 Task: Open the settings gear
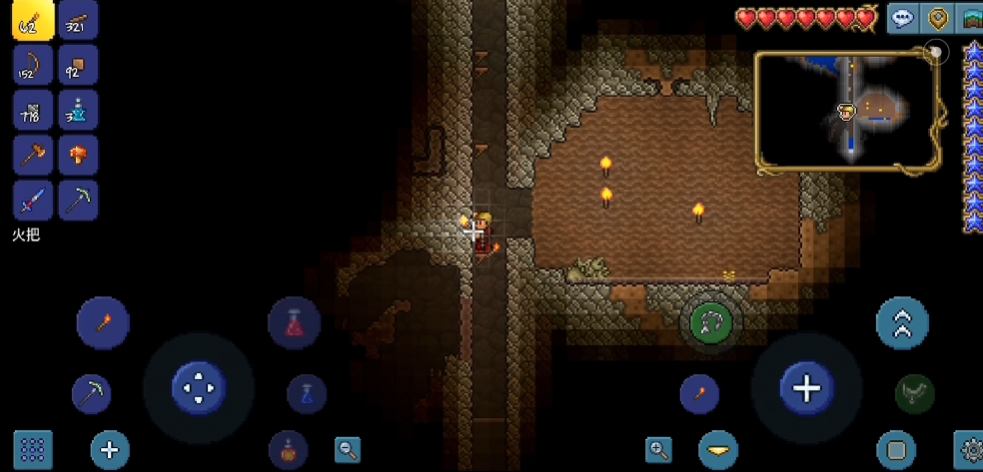click(970, 451)
